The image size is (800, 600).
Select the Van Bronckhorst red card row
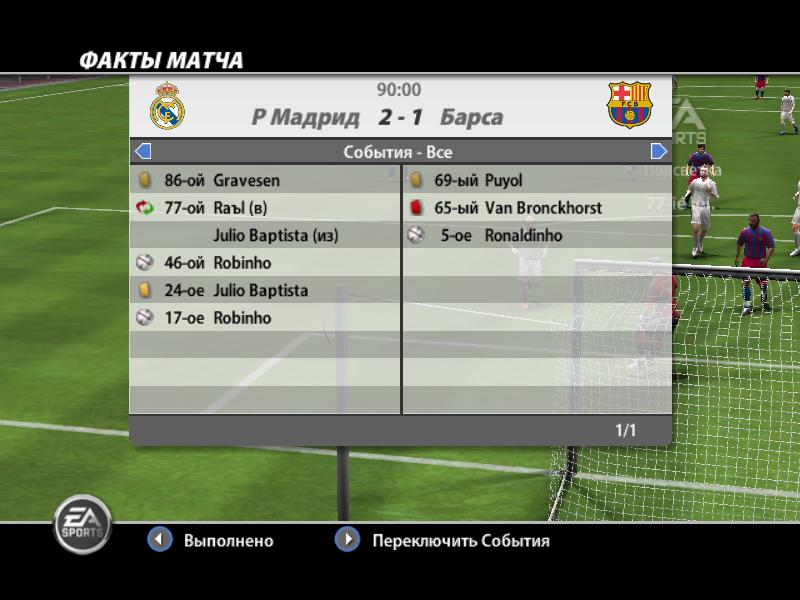[x=536, y=208]
